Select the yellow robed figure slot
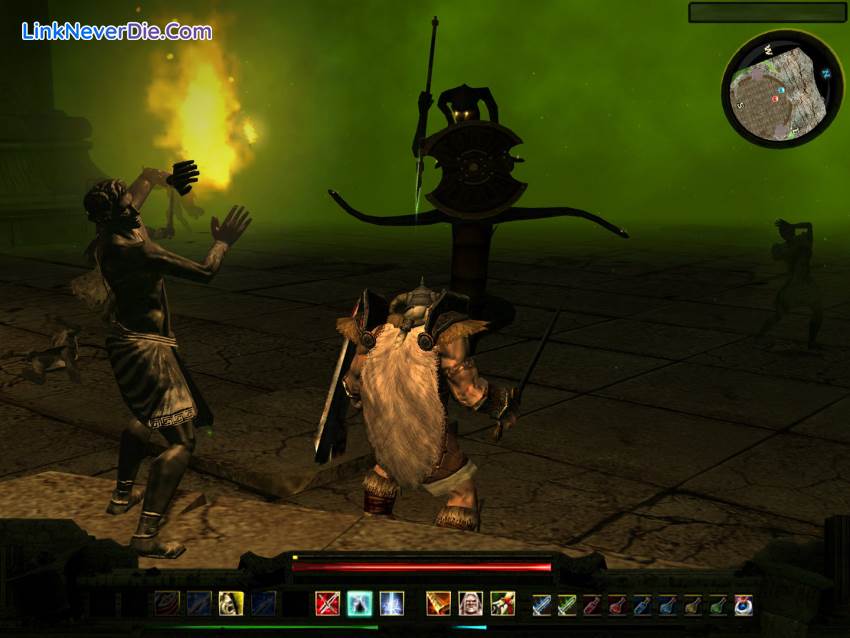 coord(231,603)
